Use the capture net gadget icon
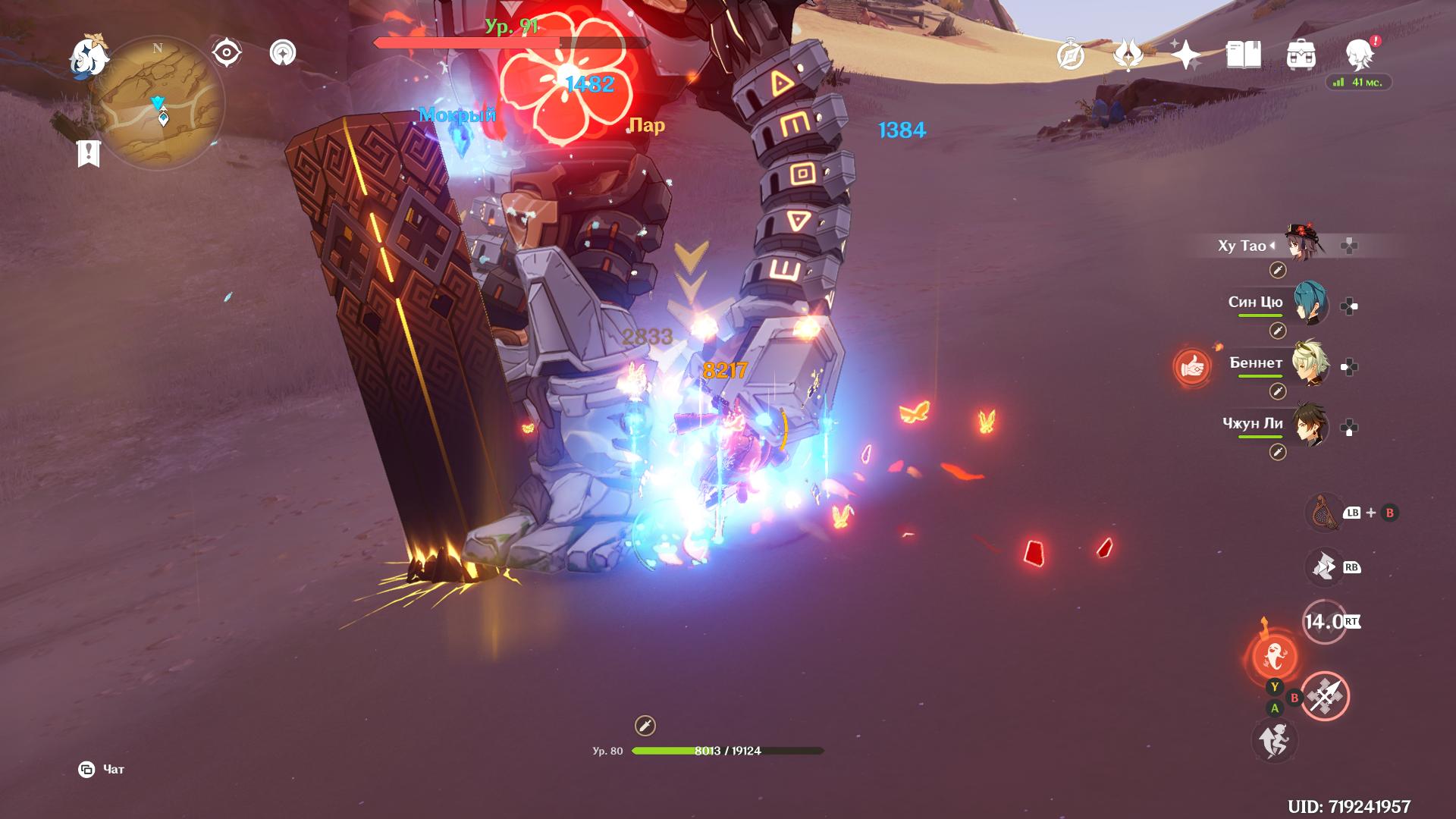 tap(1323, 513)
